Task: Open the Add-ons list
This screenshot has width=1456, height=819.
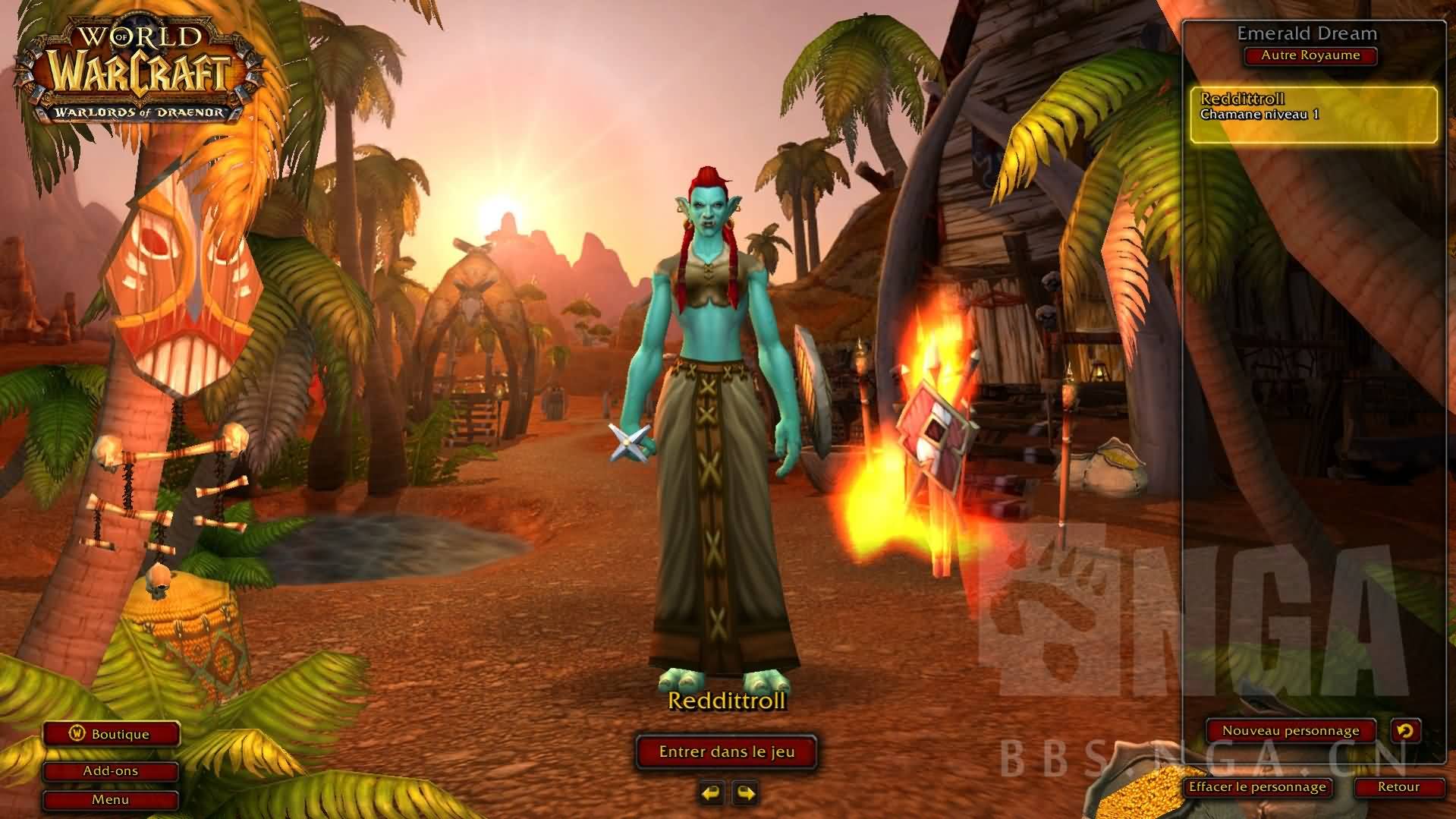Action: tap(111, 771)
